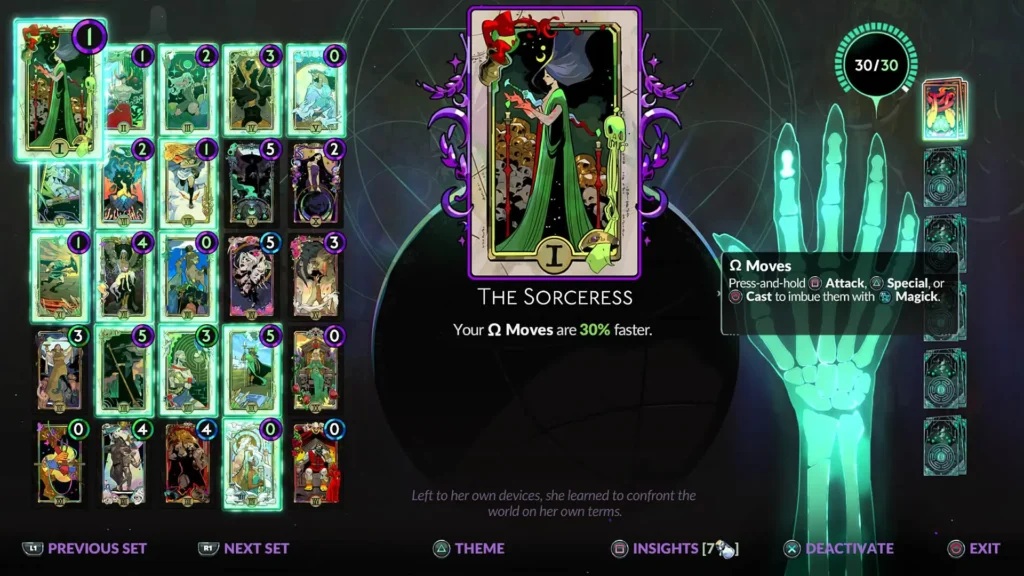Select the colorful top card set slot

944,109
